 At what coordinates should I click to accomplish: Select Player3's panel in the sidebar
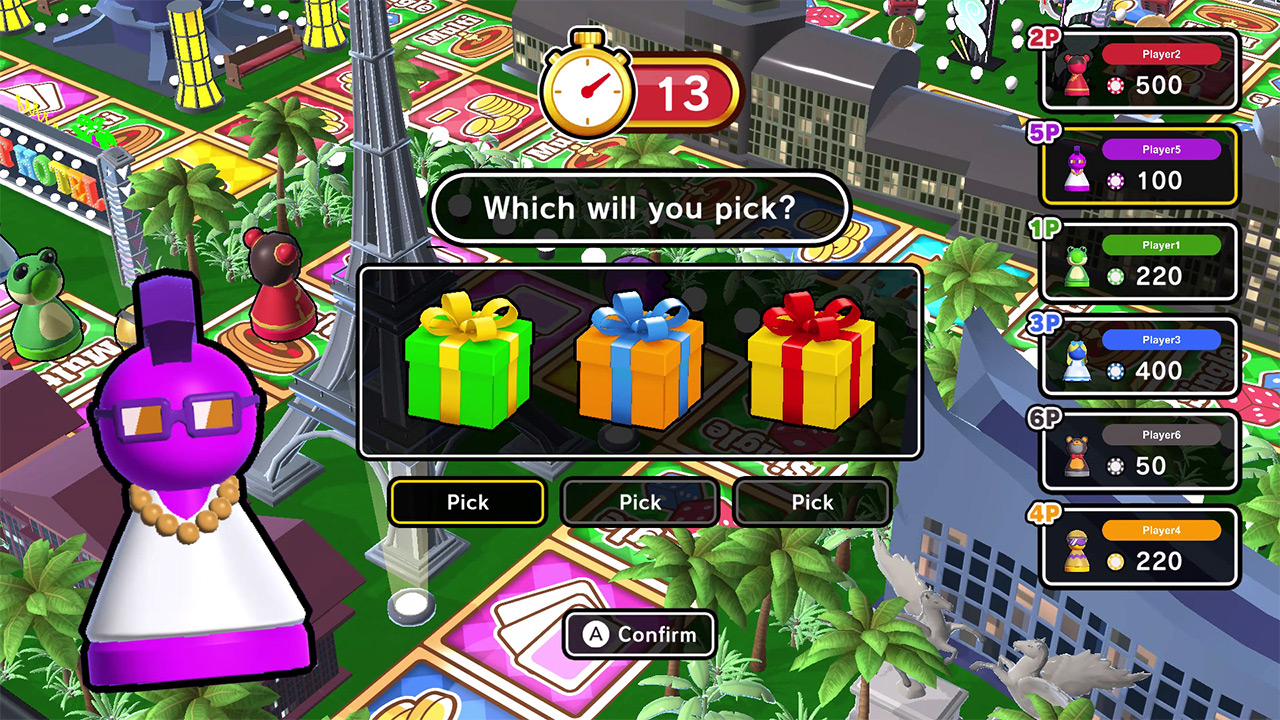(x=1140, y=355)
